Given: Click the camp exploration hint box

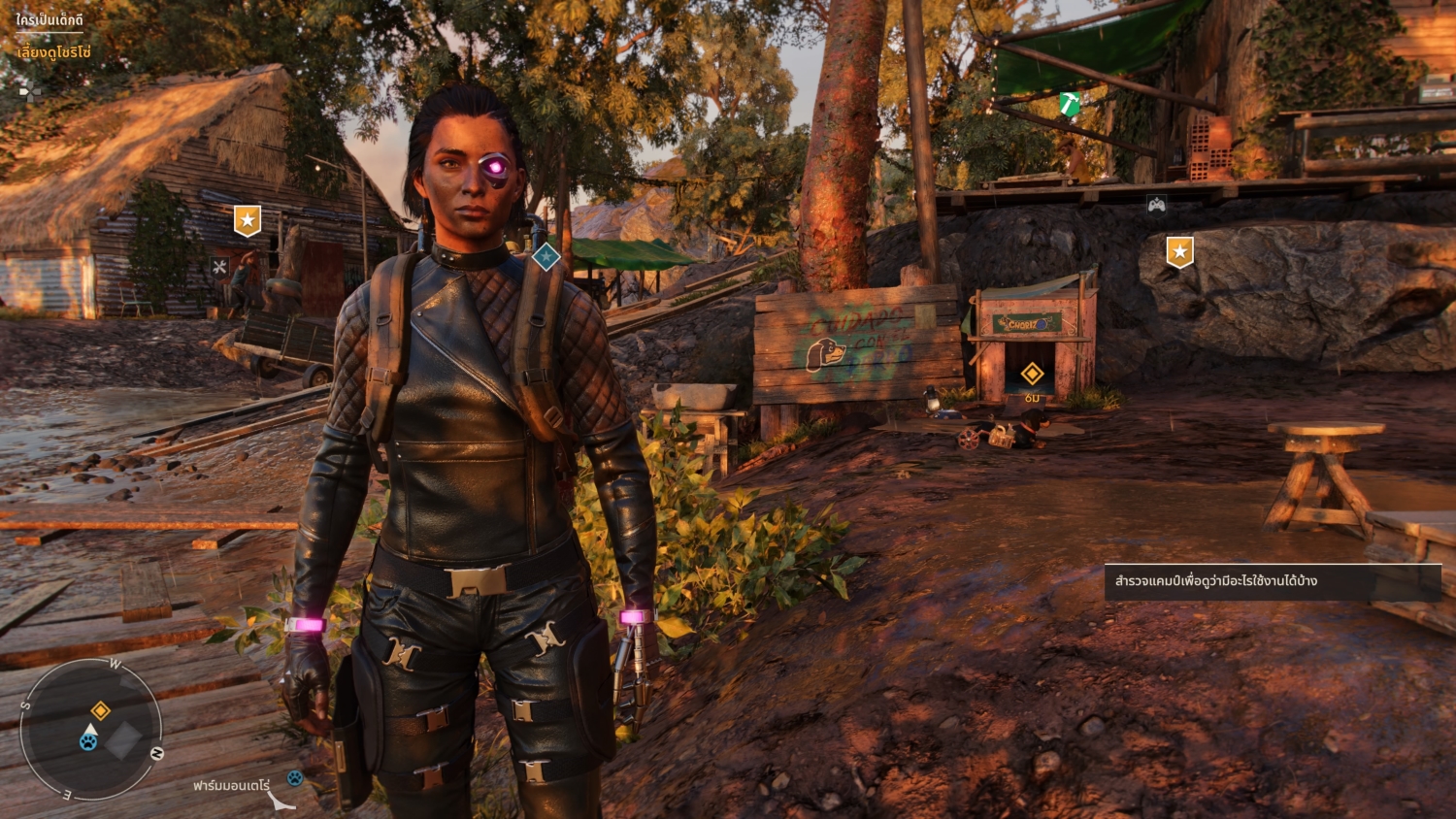Looking at the screenshot, I should point(1272,582).
